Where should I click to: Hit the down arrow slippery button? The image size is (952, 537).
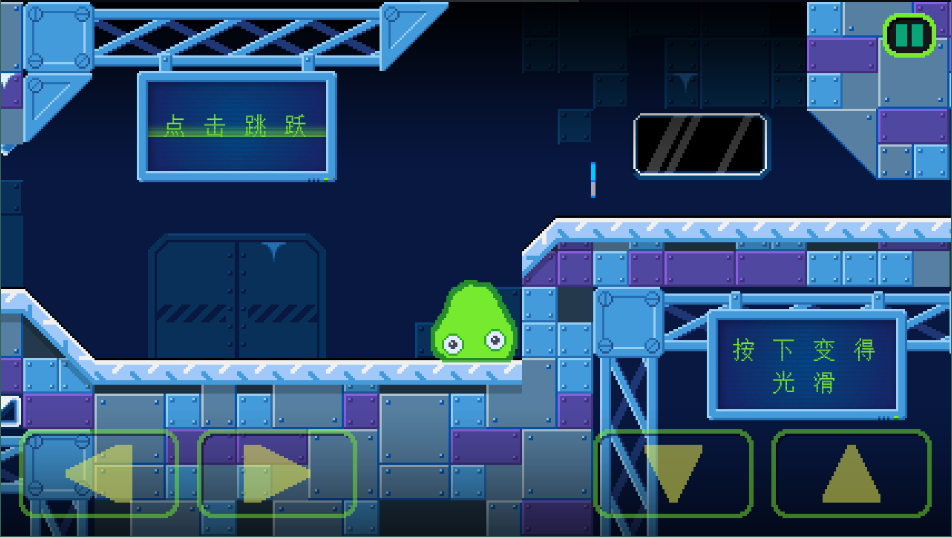(673, 473)
